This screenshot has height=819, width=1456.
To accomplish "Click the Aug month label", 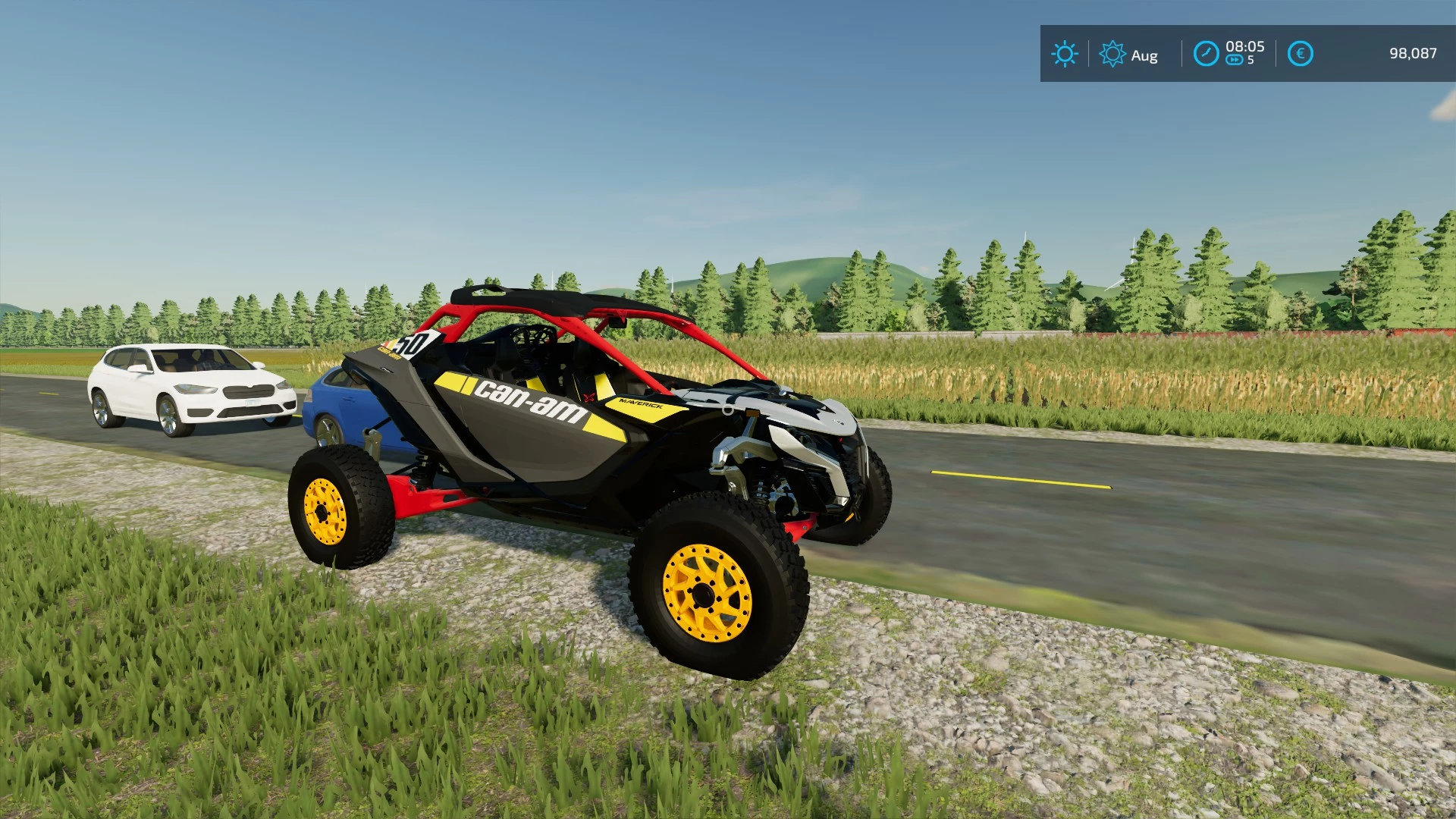I will (x=1145, y=55).
